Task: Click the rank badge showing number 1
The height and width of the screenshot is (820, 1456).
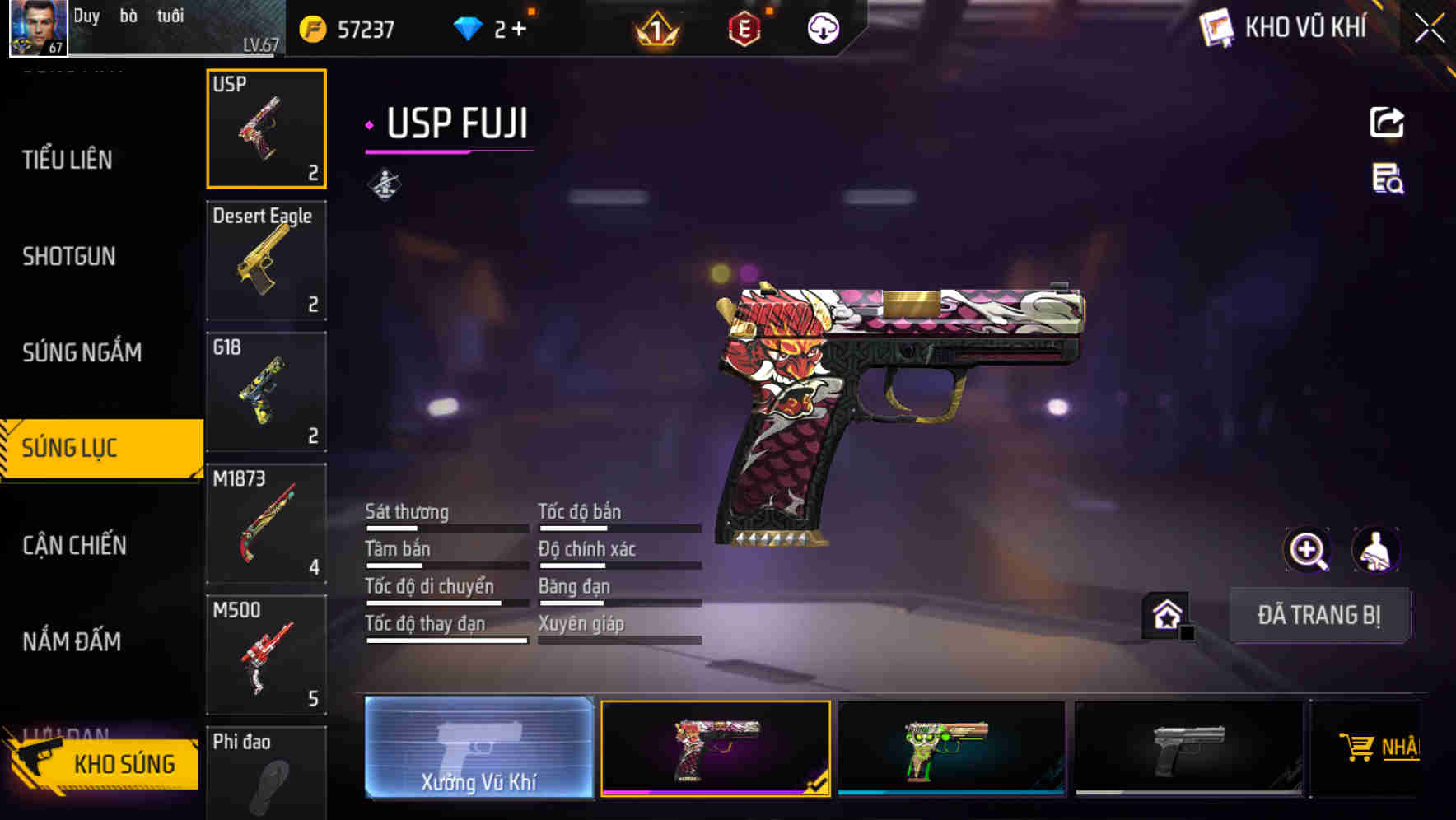Action: point(652,29)
